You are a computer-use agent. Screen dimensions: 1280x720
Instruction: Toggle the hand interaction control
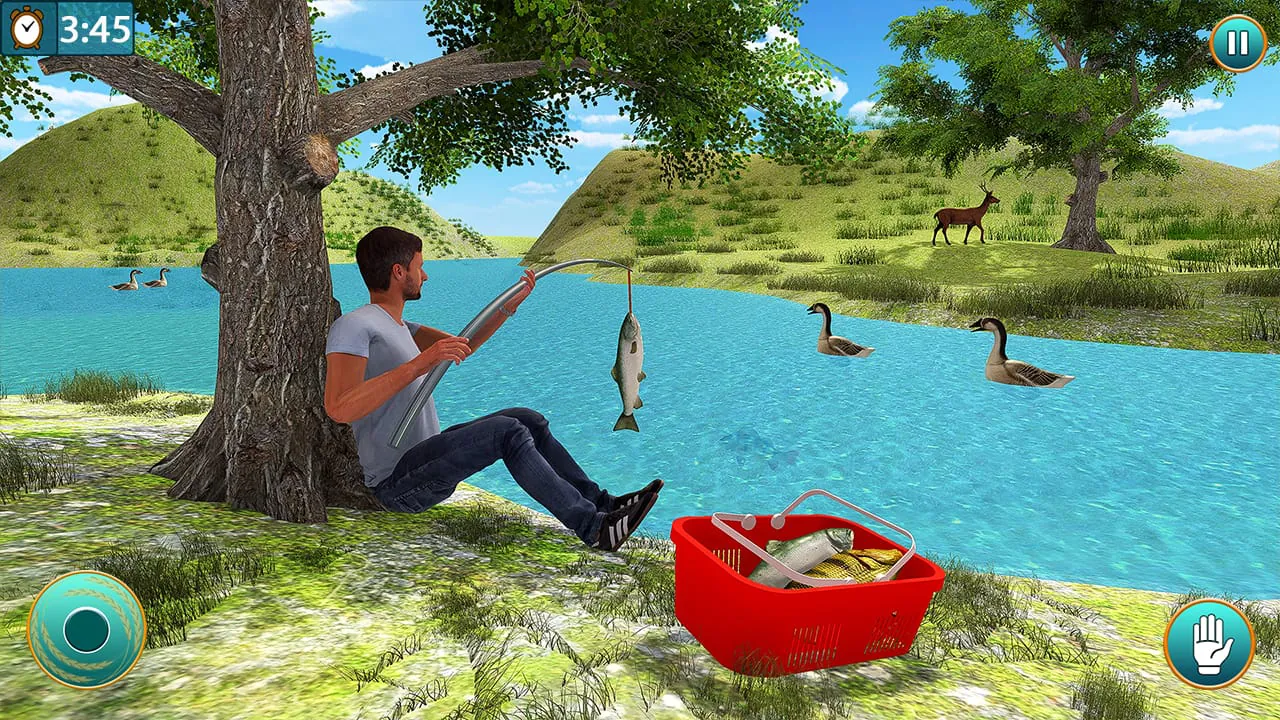[1207, 642]
